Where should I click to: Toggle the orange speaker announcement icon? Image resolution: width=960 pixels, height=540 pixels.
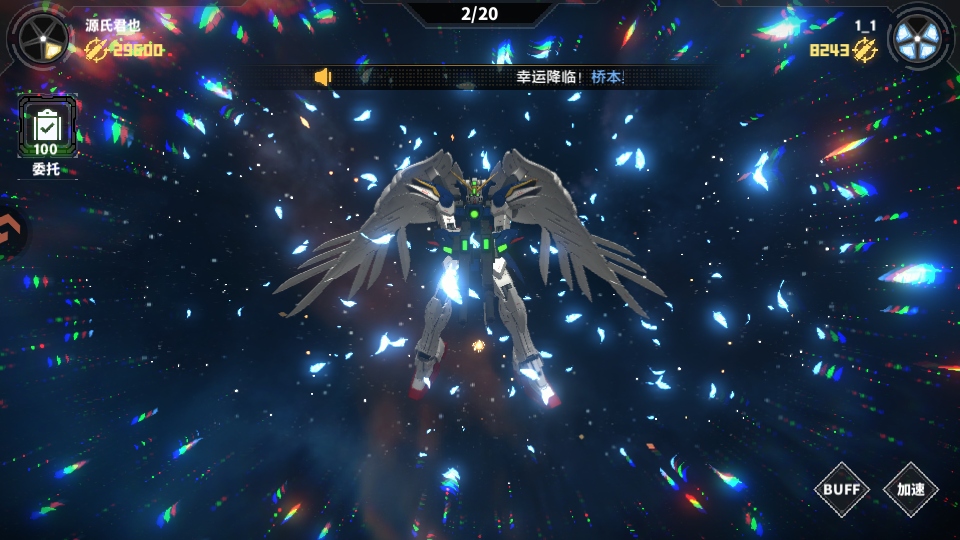322,77
